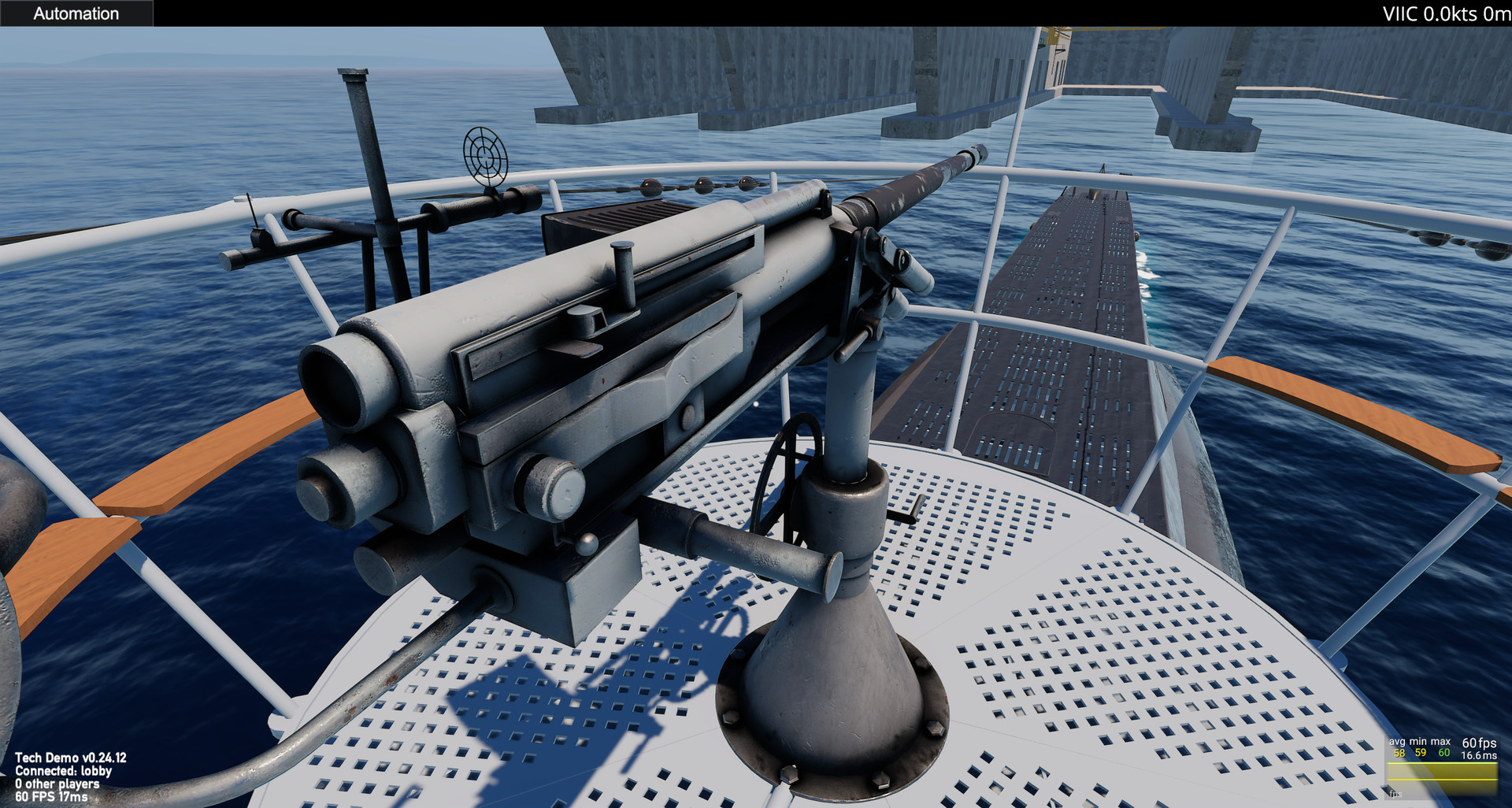This screenshot has width=1512, height=808.
Task: Open the Automation menu
Action: [x=76, y=13]
